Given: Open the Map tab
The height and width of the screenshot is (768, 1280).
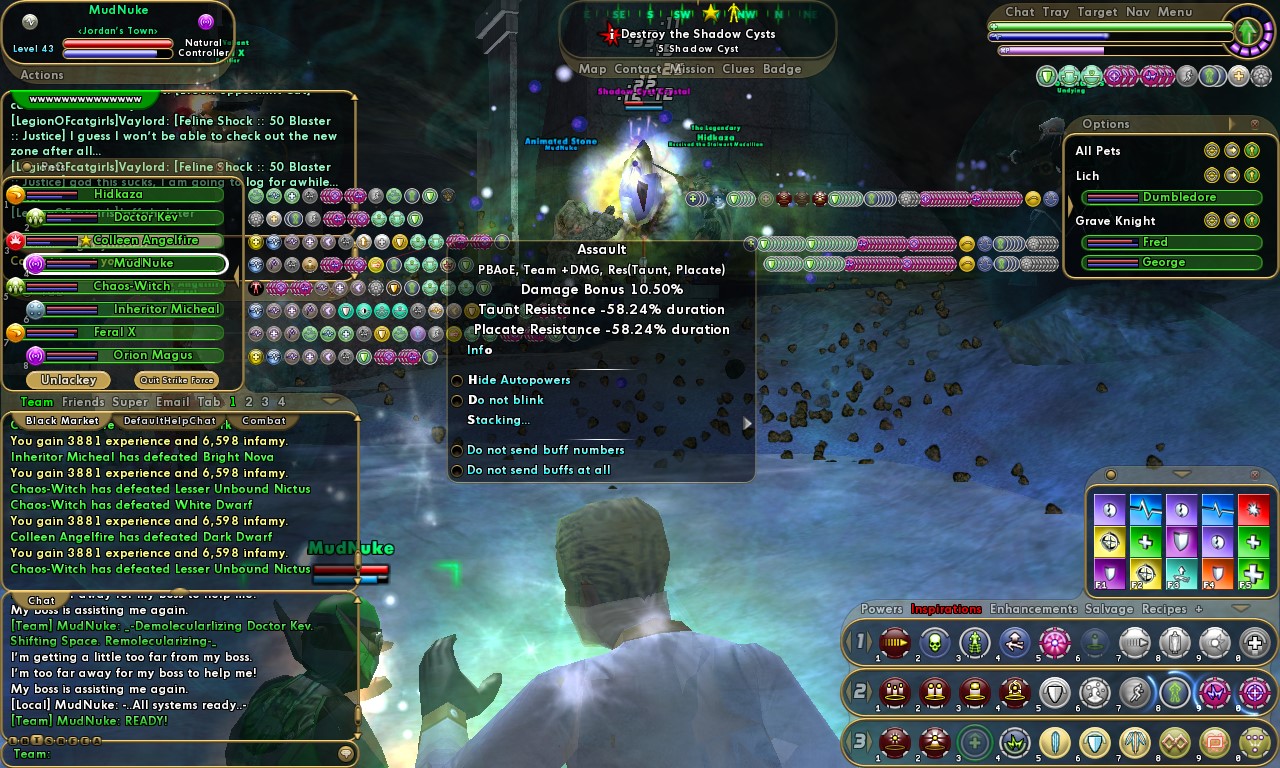Looking at the screenshot, I should (x=592, y=70).
